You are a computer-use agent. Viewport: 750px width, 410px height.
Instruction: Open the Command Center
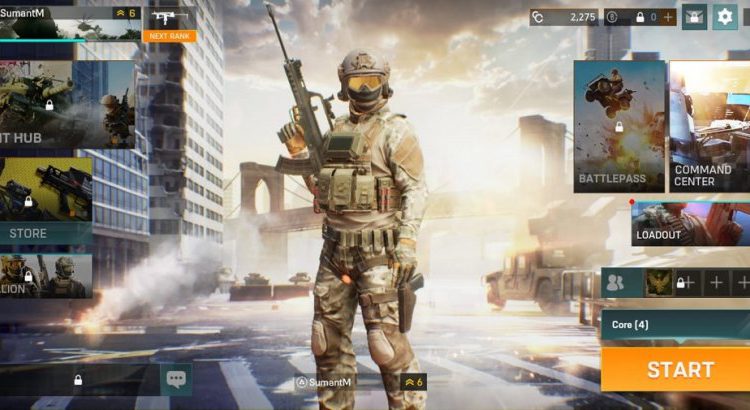(709, 125)
